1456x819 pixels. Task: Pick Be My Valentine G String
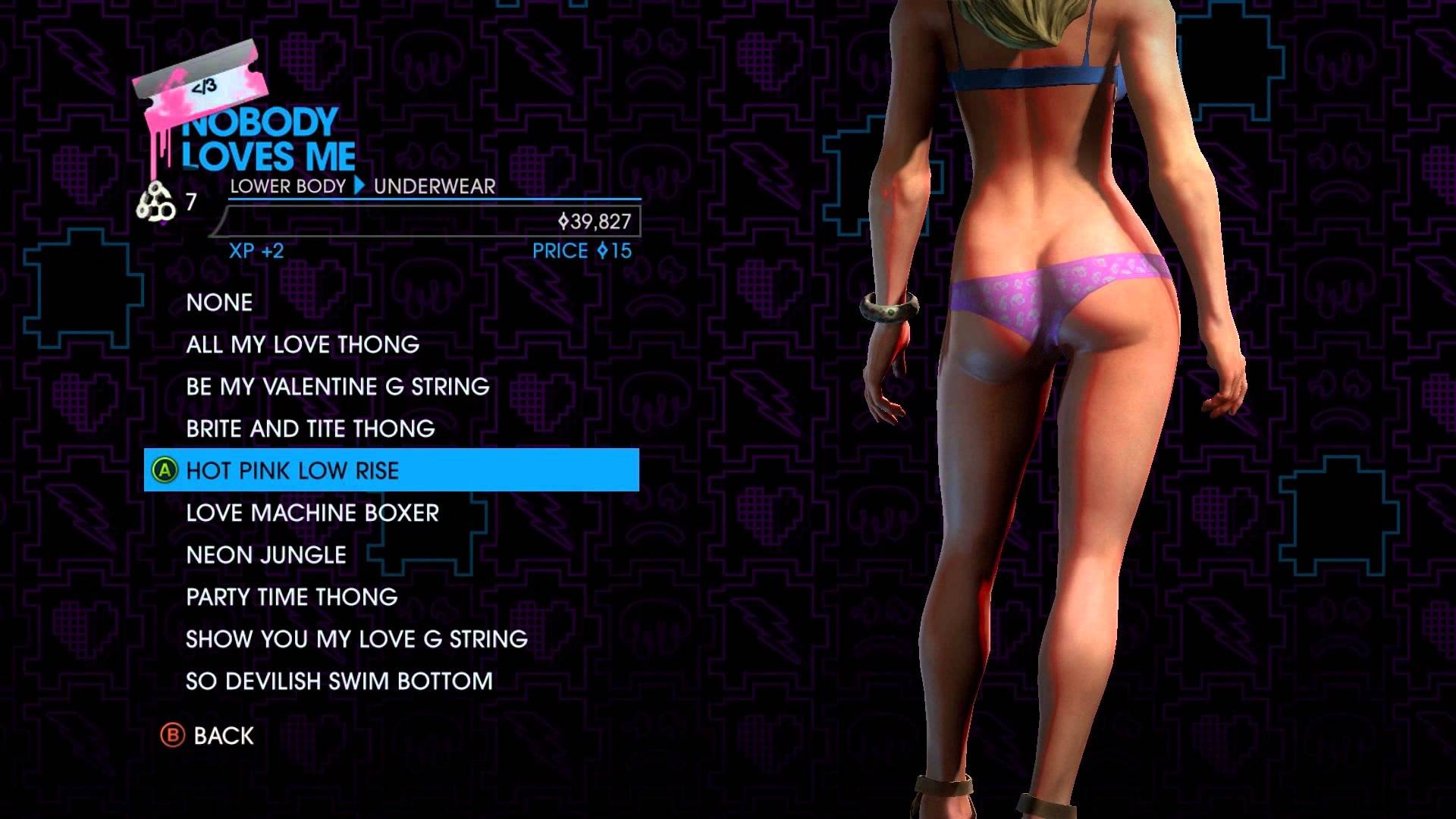337,387
